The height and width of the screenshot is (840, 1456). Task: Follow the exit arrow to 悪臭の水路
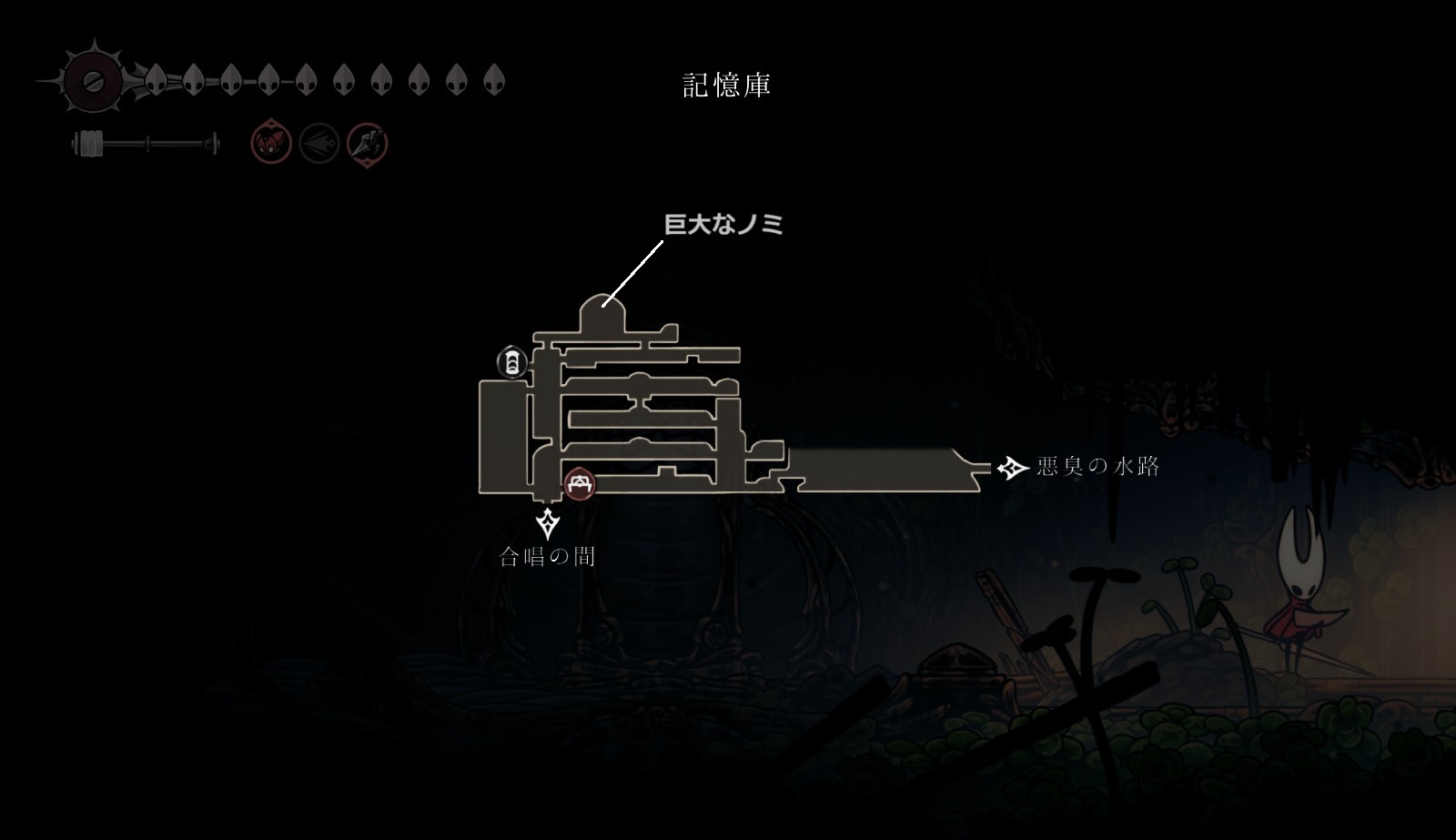point(1012,468)
